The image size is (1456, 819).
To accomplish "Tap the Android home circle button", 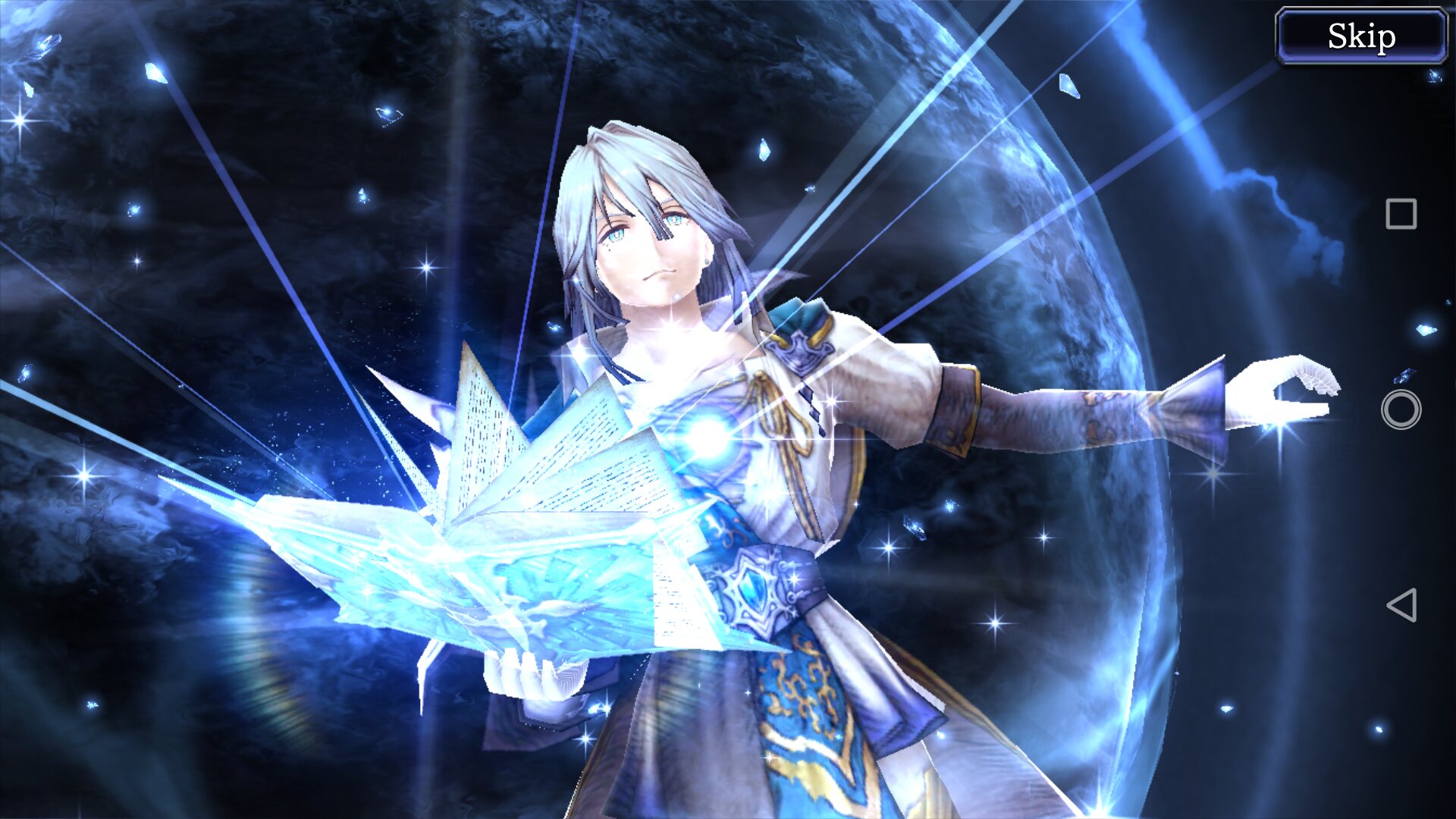I will [x=1401, y=409].
